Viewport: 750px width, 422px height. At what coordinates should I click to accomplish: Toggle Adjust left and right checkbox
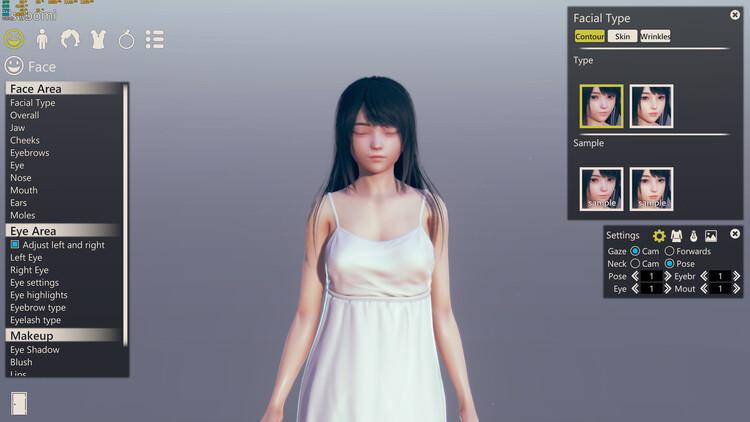pyautogui.click(x=15, y=245)
